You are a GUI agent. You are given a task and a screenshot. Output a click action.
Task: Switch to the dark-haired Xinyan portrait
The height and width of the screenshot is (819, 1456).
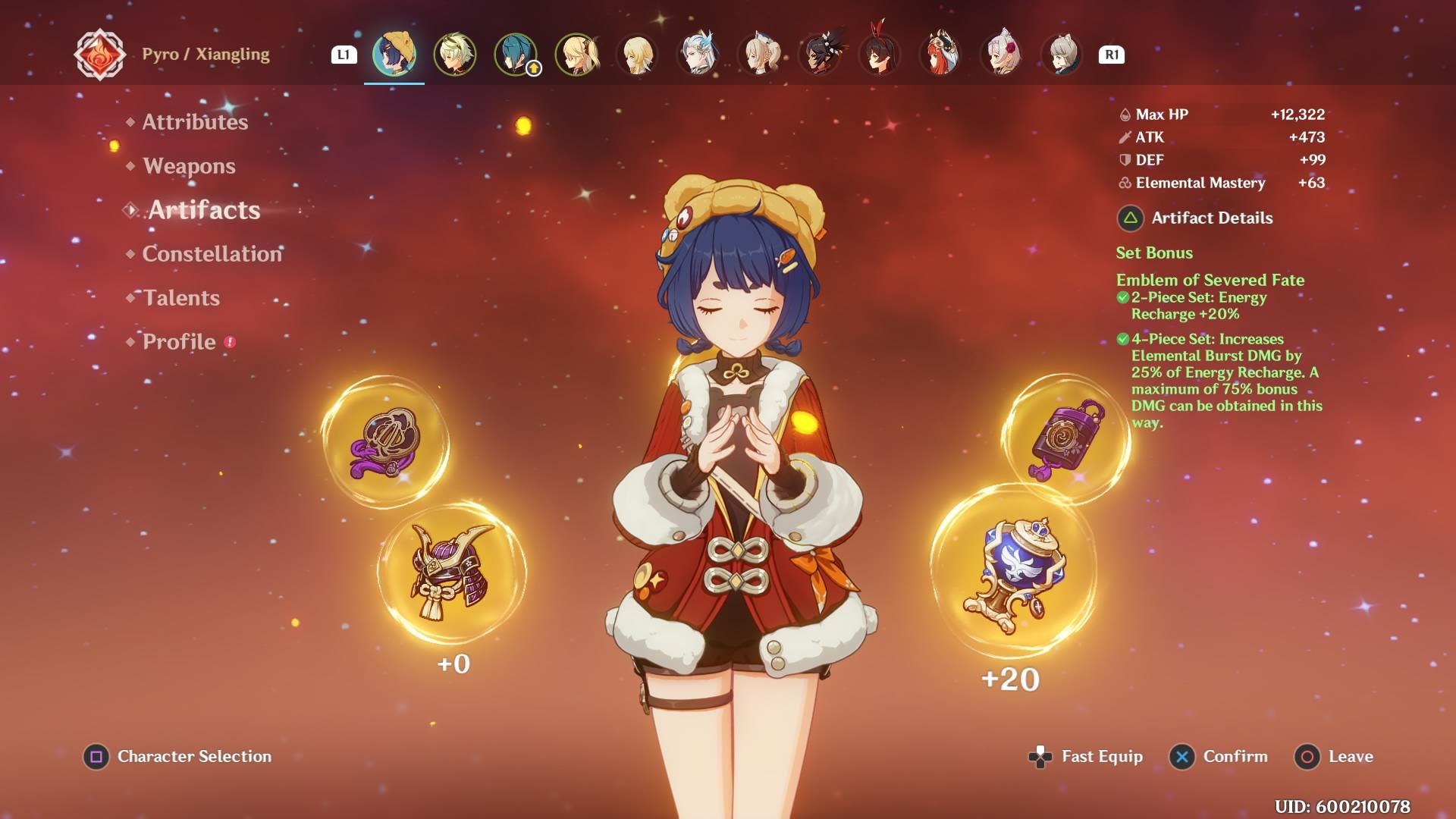(x=819, y=54)
